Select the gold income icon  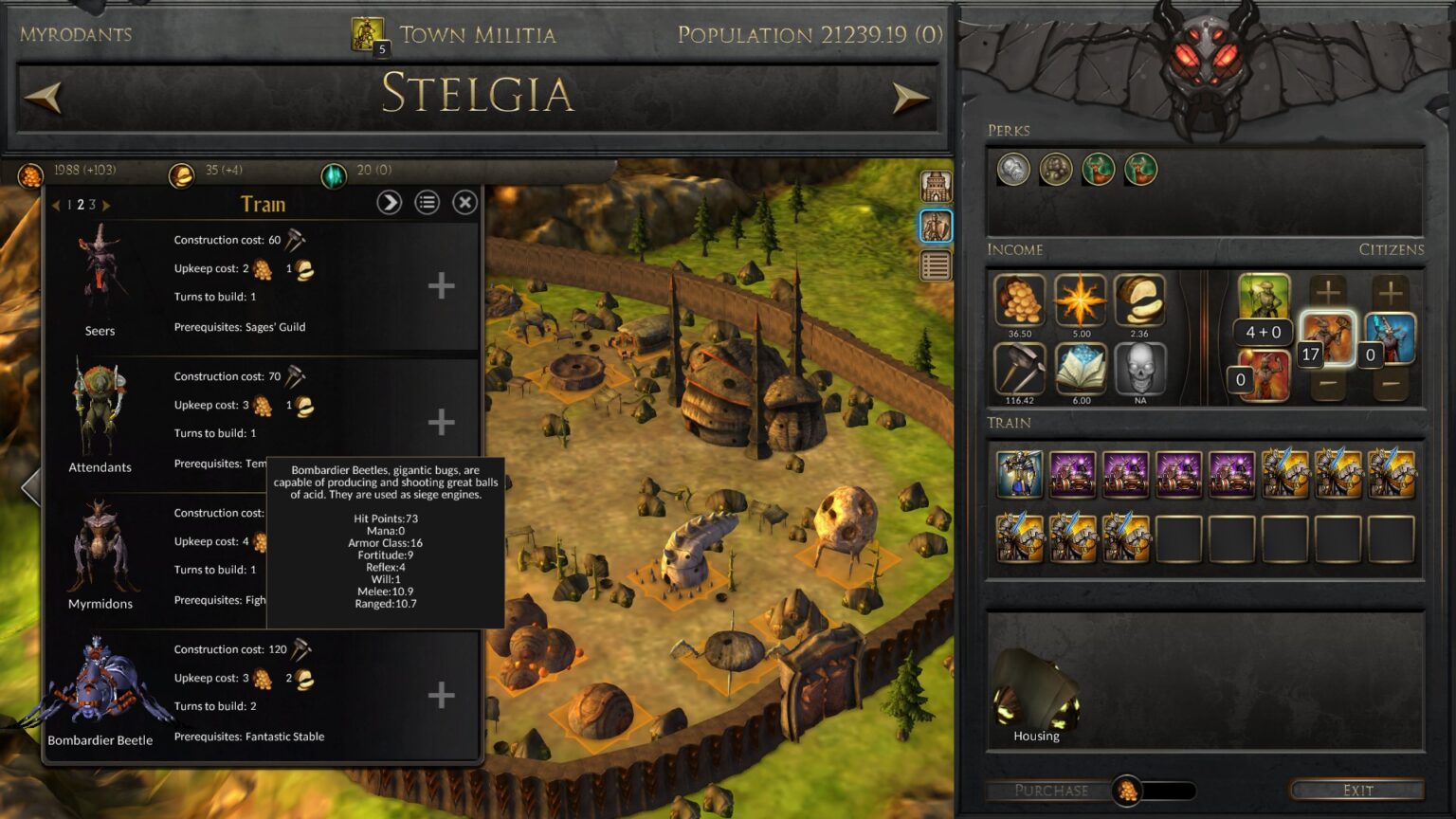click(x=1020, y=300)
